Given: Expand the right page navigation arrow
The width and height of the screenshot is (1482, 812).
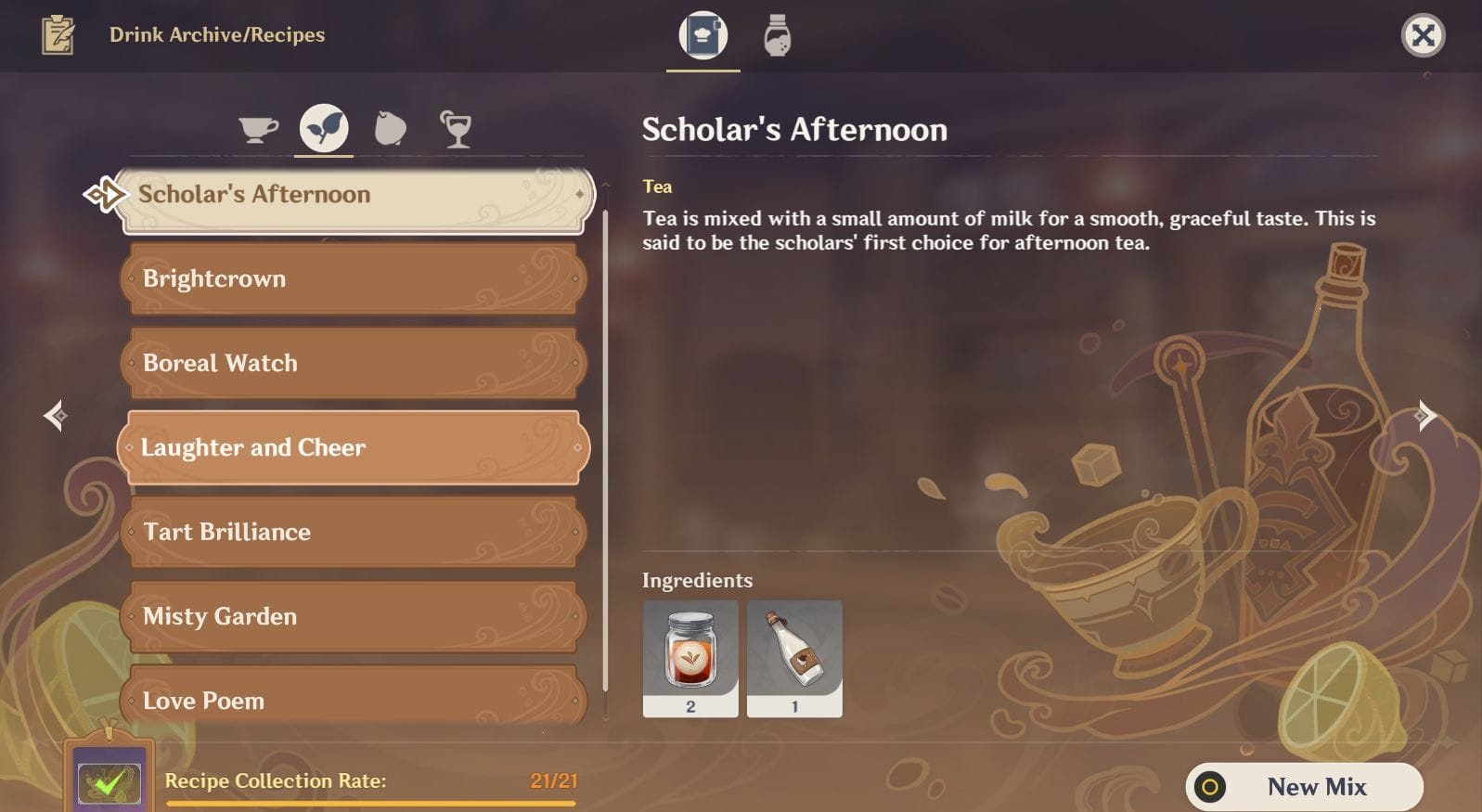Looking at the screenshot, I should (1426, 415).
